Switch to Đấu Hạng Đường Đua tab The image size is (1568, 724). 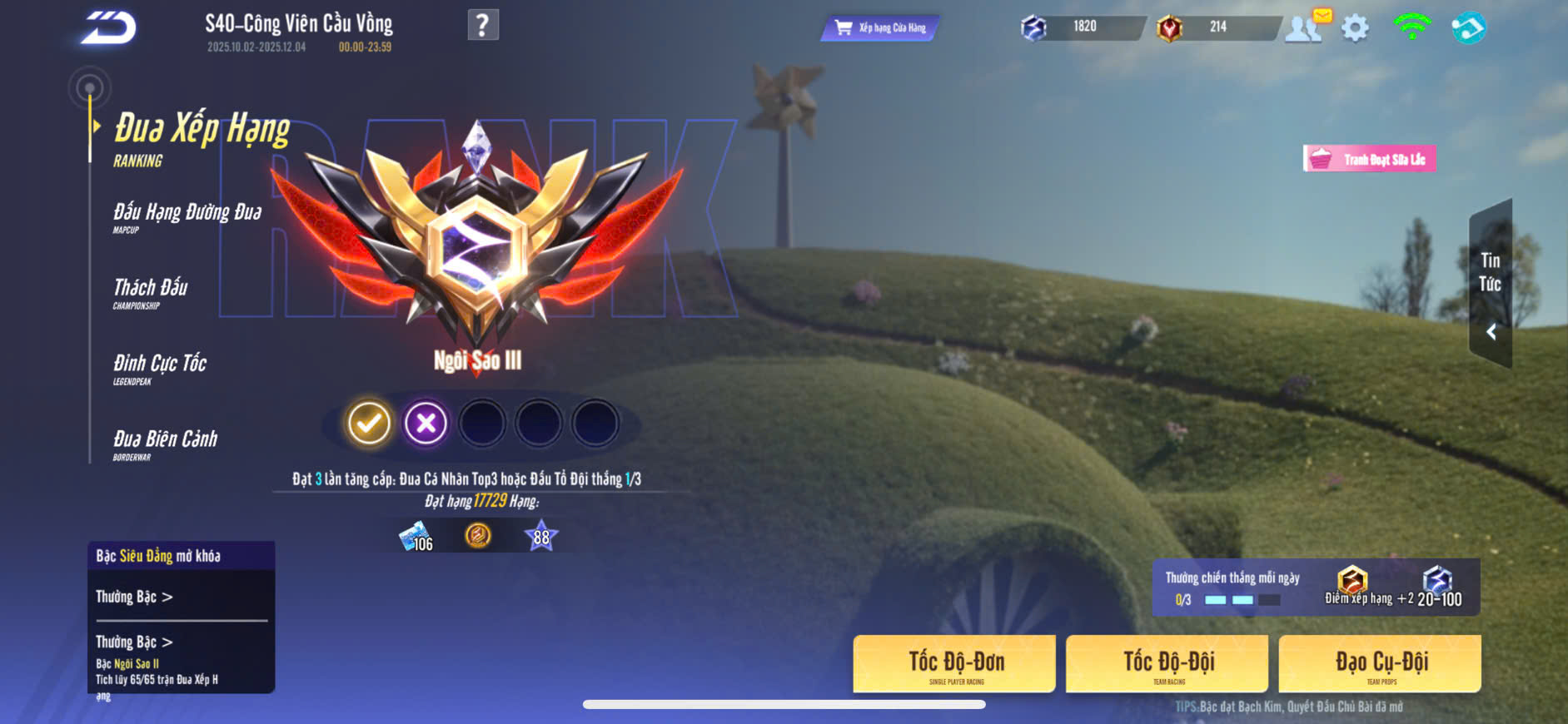point(187,216)
